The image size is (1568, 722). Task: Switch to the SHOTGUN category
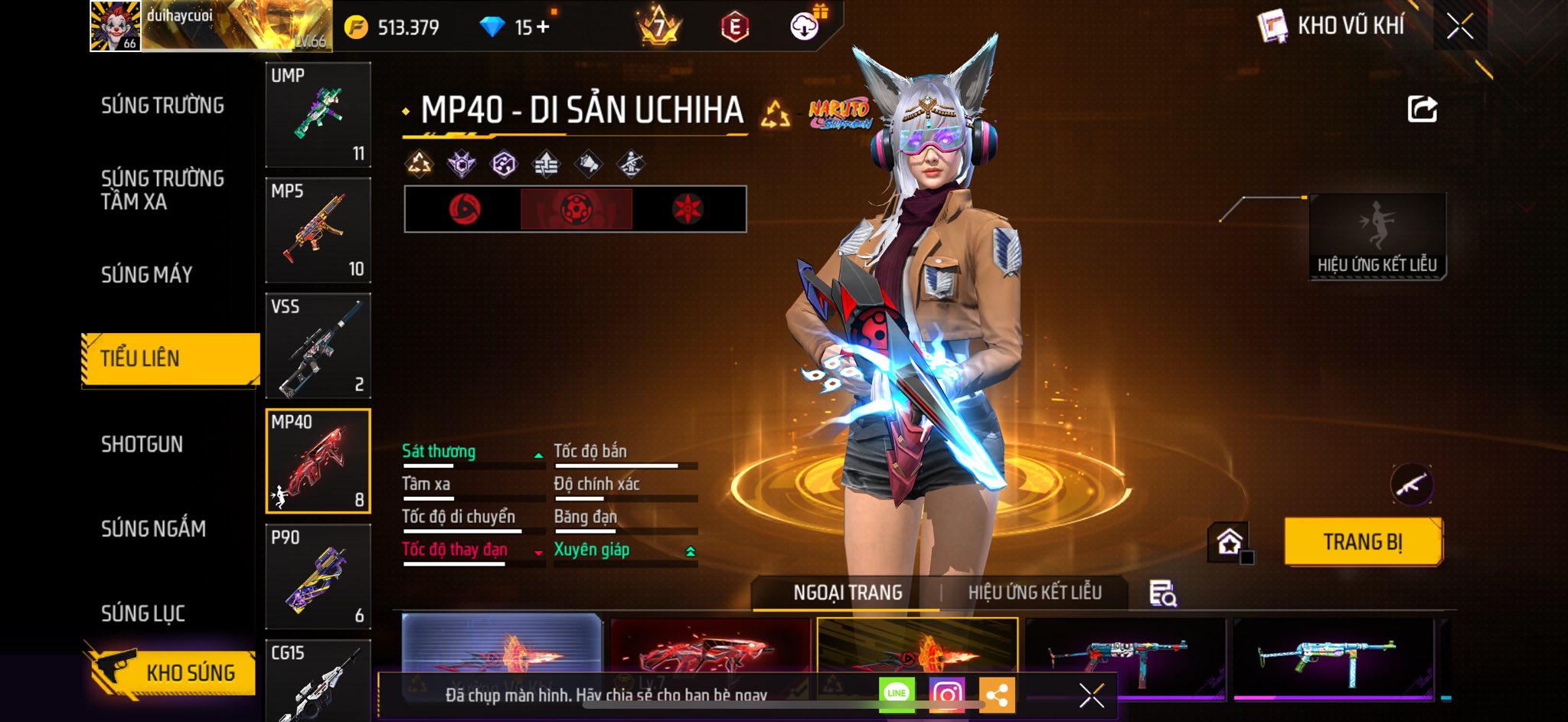point(142,444)
